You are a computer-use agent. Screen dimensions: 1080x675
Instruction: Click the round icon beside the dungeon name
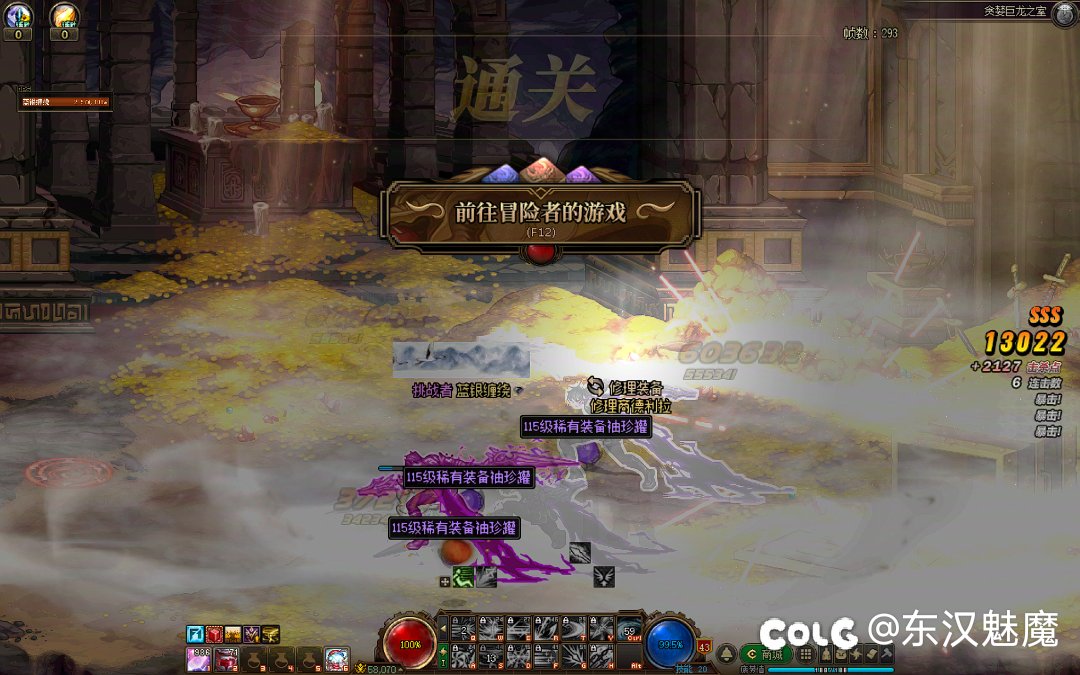point(1063,12)
